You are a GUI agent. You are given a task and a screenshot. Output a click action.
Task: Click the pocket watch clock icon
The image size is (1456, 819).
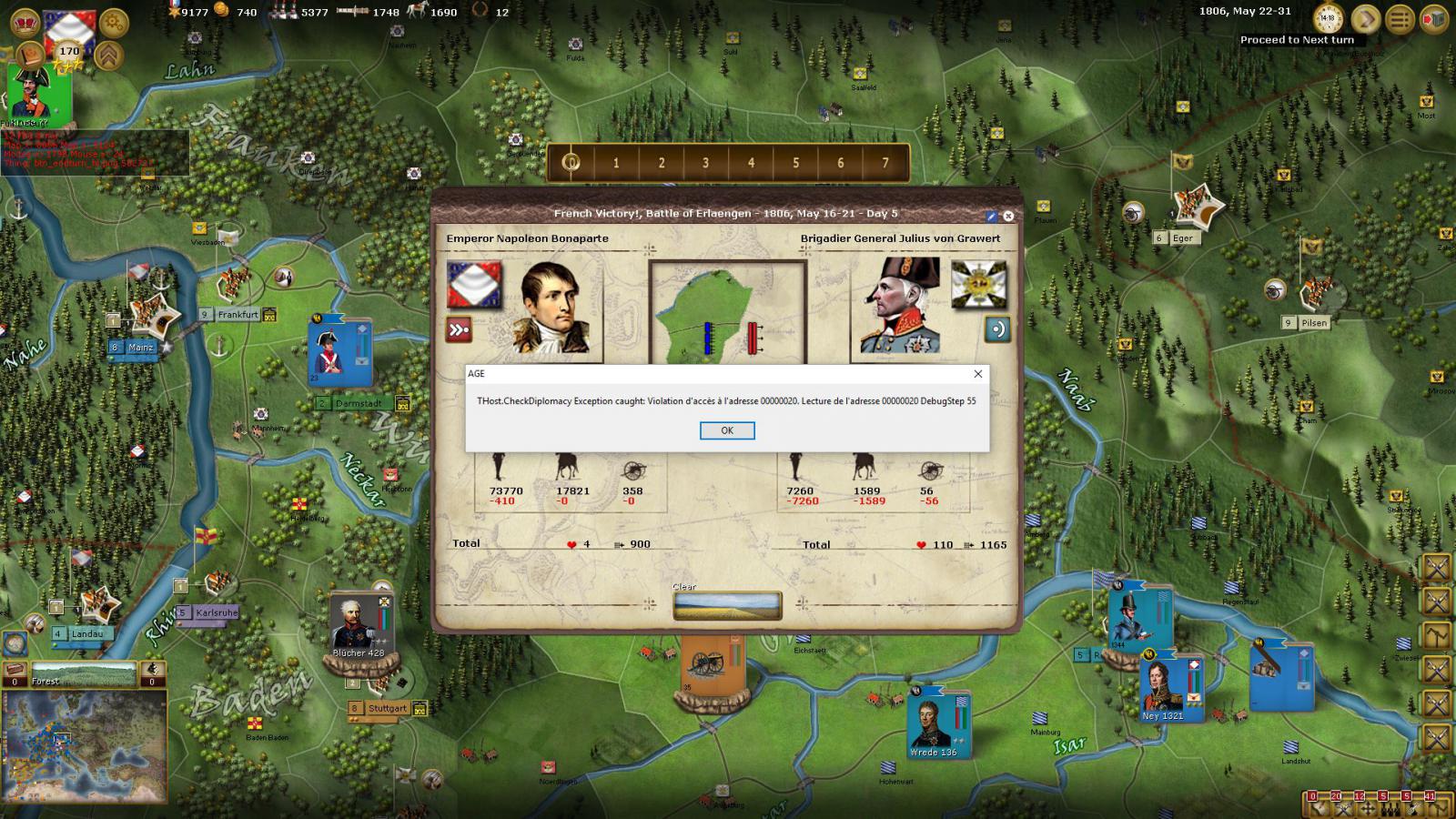[1329, 18]
